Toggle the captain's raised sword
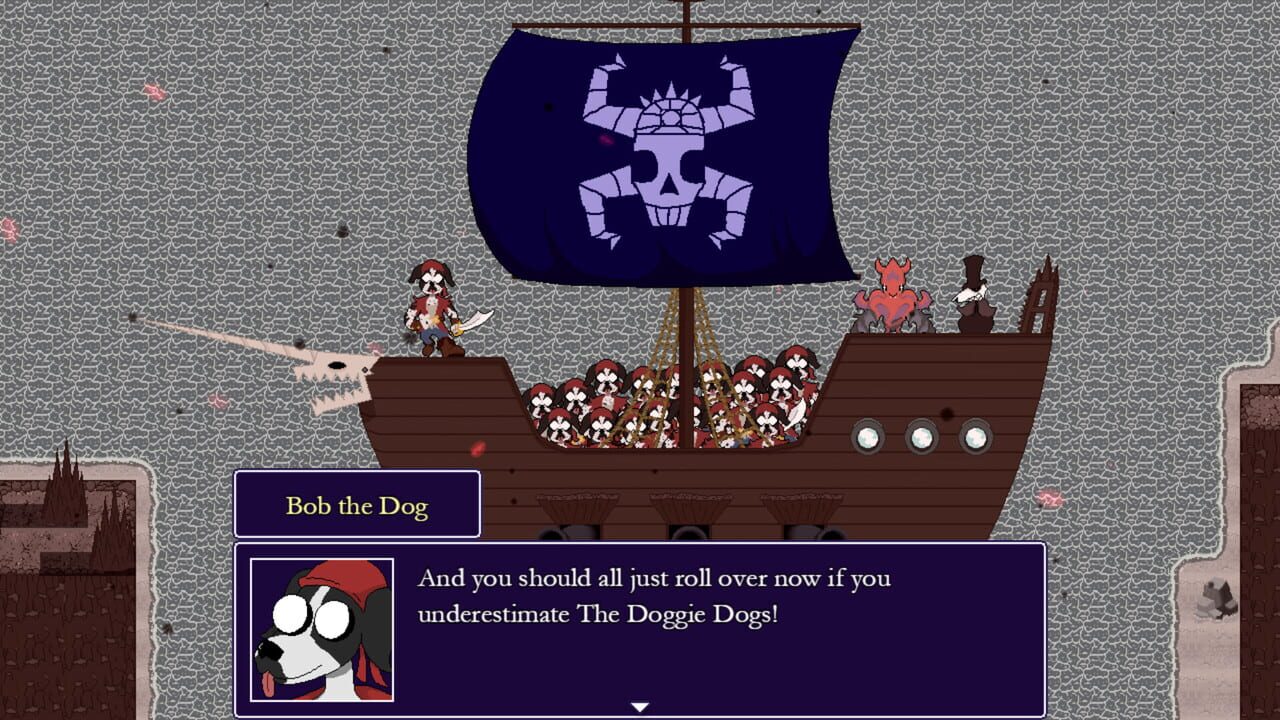1280x720 pixels. [476, 318]
